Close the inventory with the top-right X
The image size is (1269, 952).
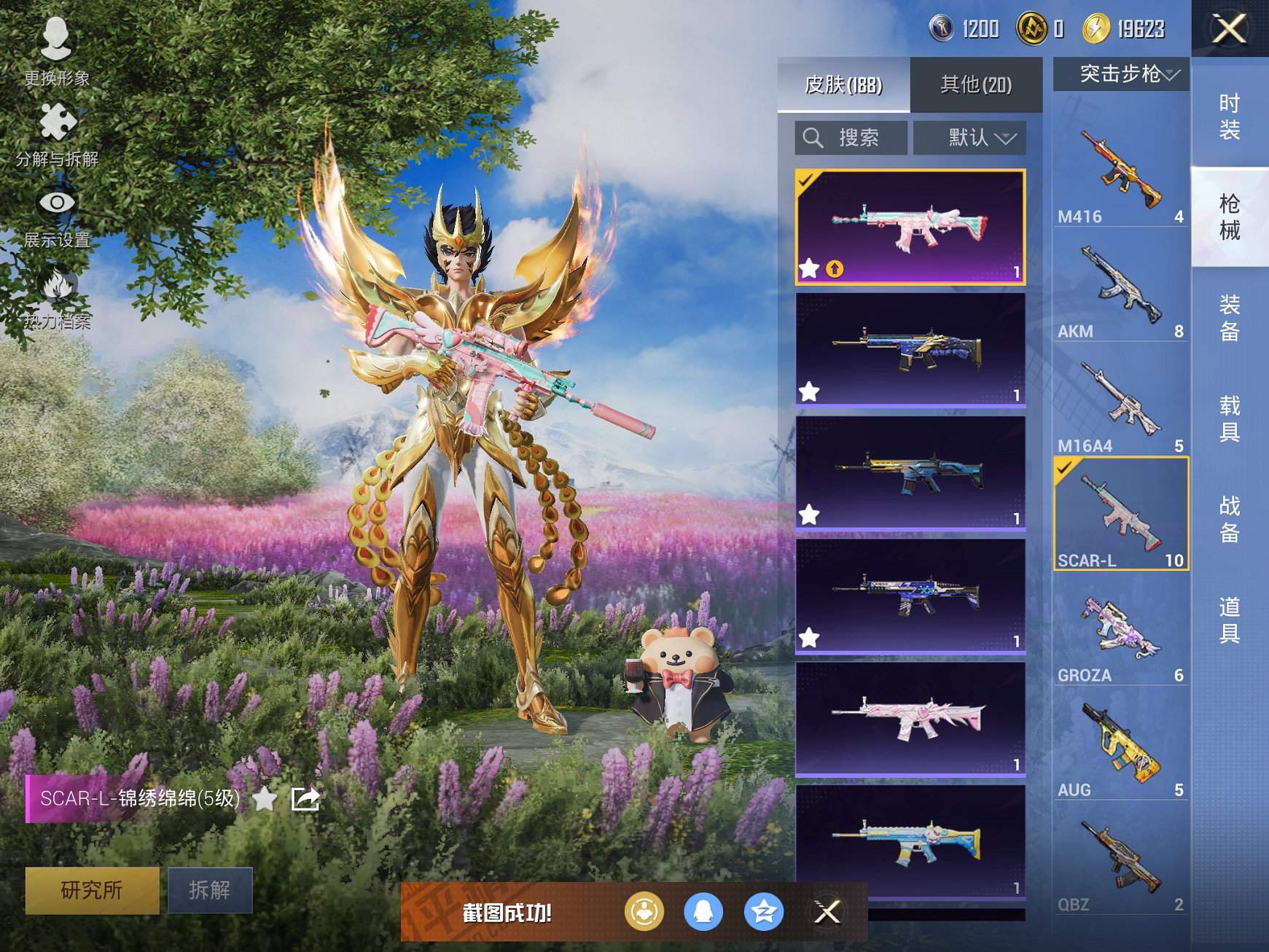point(1229,29)
